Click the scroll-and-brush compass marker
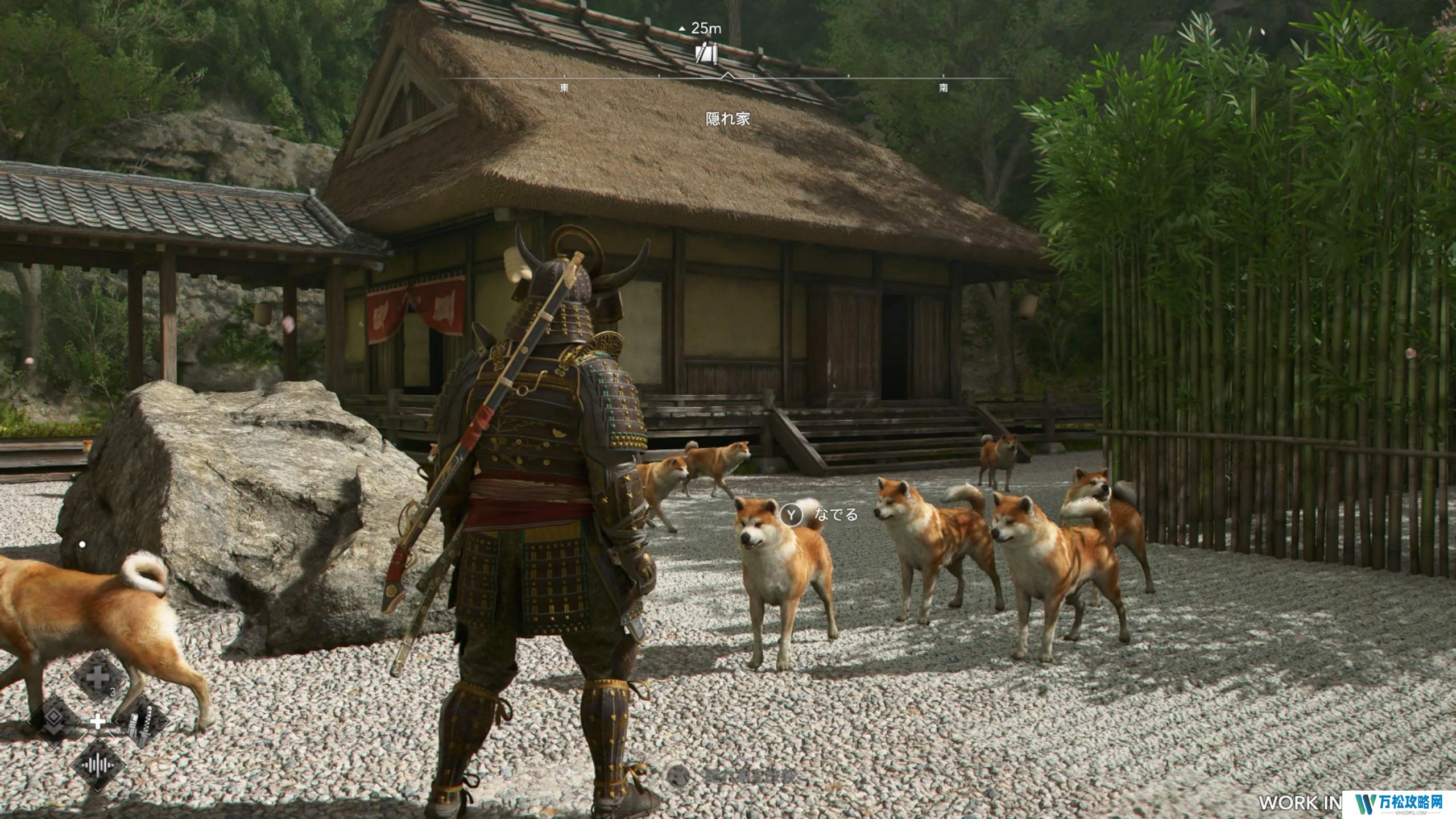 706,53
